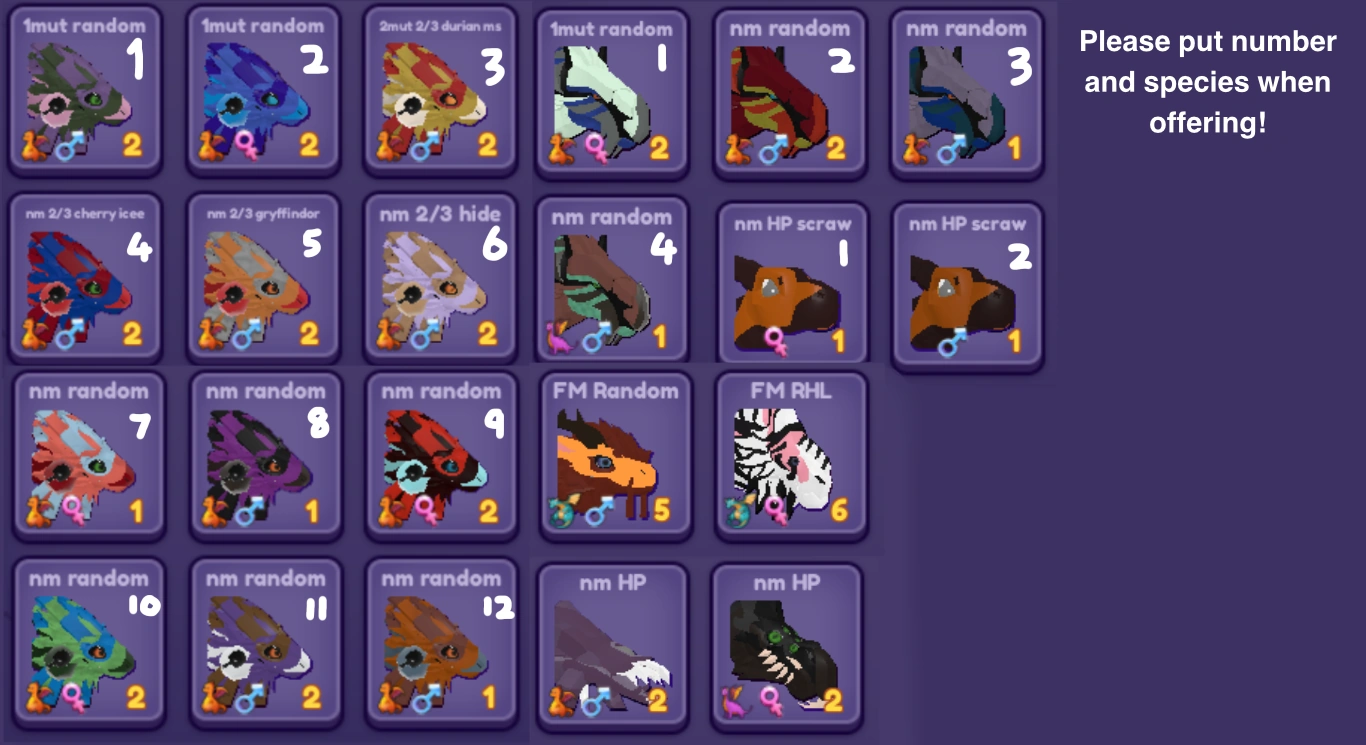1366x745 pixels.
Task: Select the orange dragon species icon on card 1mut random 1
Action: coord(30,147)
